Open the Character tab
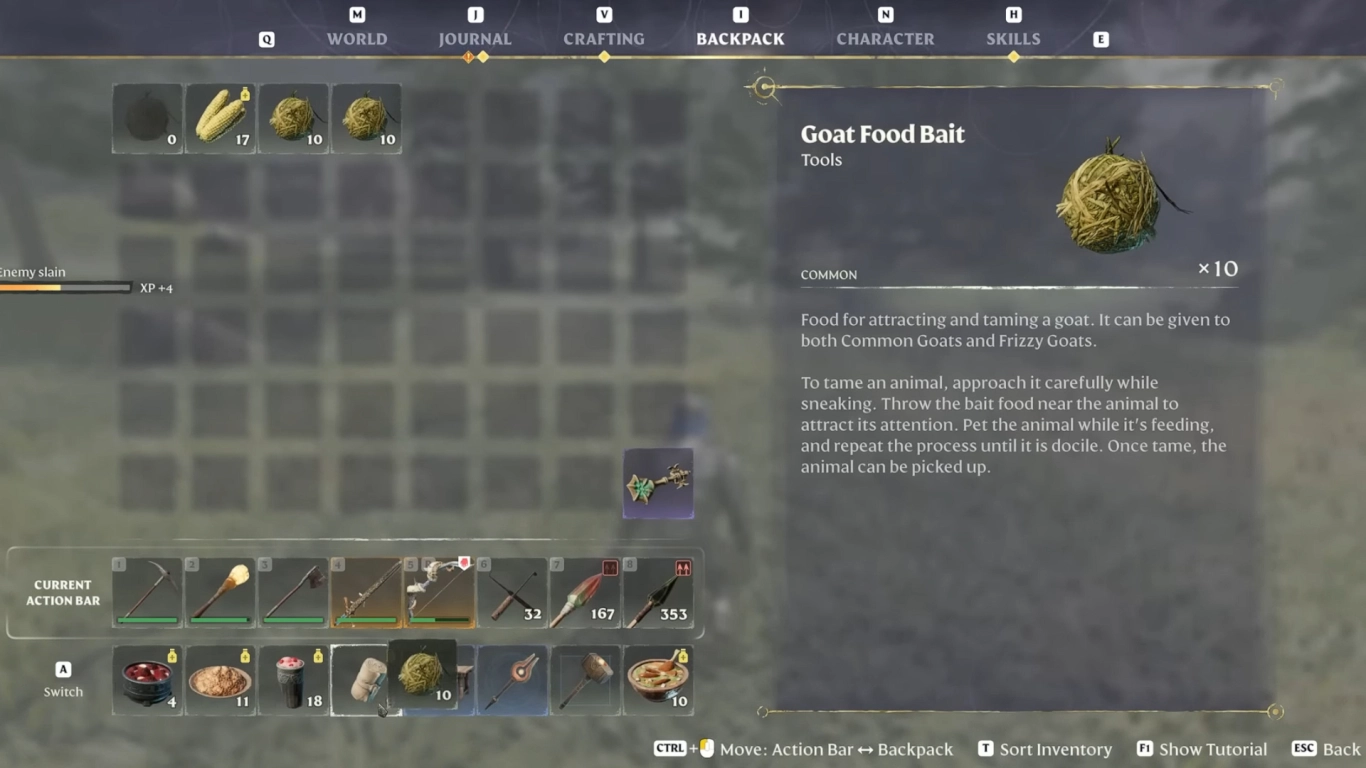The image size is (1366, 768). point(884,39)
